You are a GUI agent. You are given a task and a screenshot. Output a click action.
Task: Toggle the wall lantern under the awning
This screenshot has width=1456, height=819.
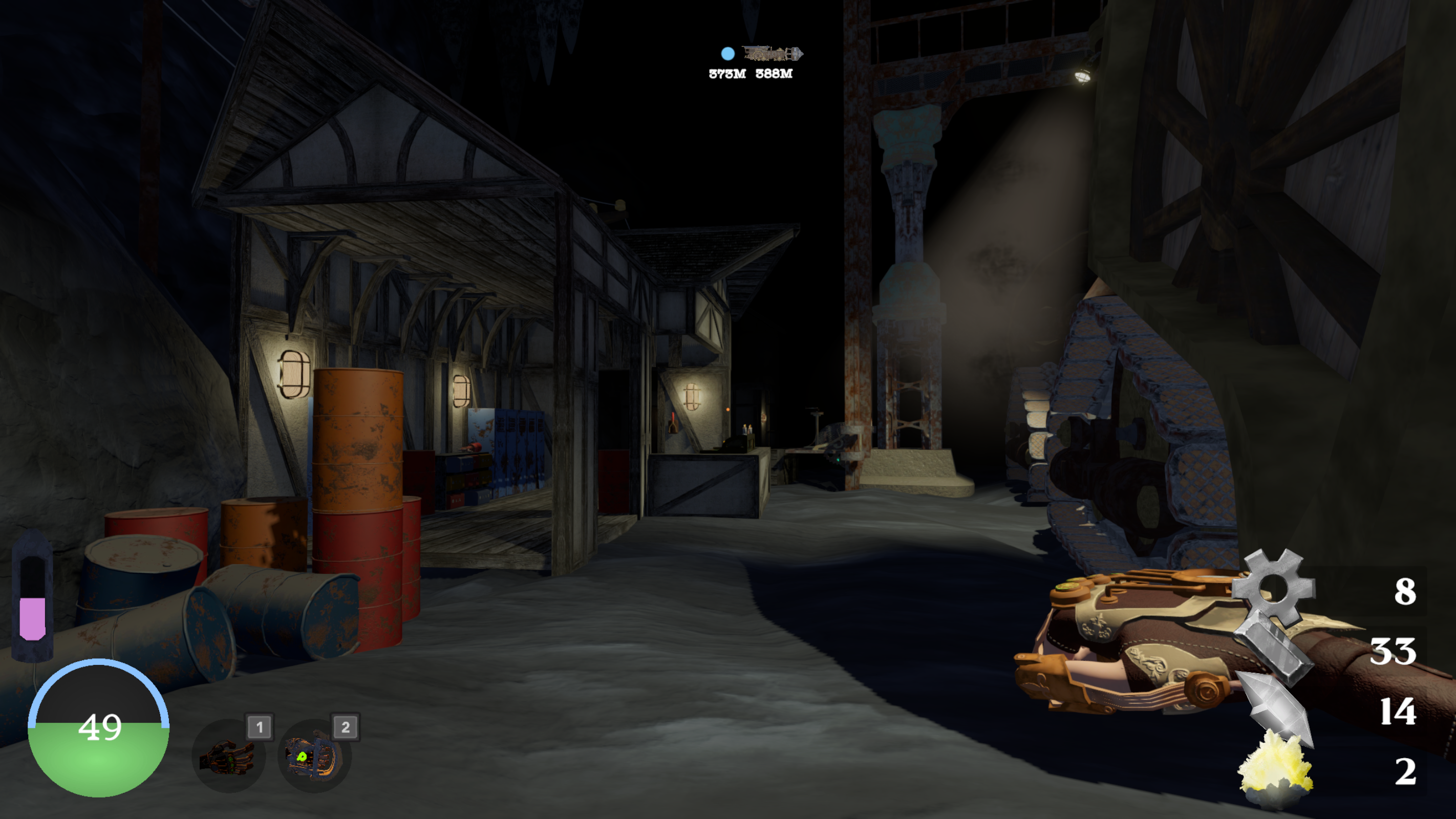coord(292,374)
